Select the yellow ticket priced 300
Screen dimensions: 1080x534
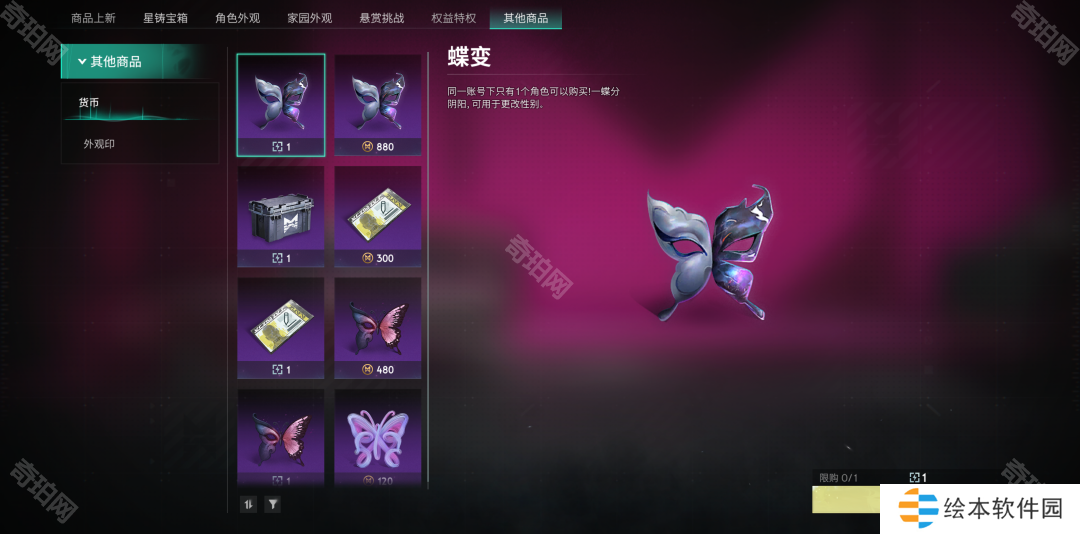tap(378, 216)
